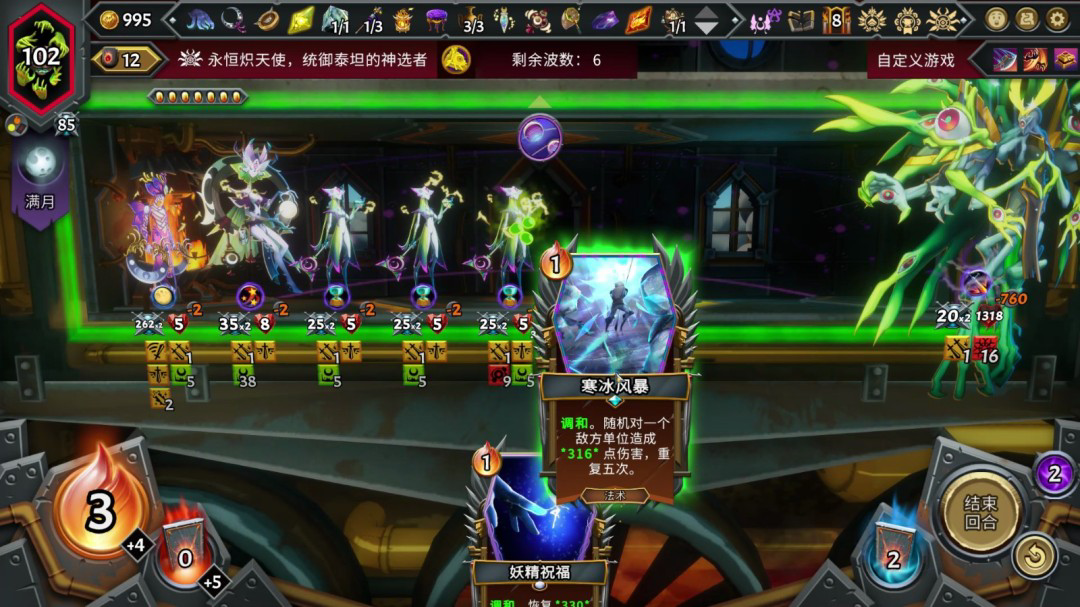Viewport: 1080px width, 607px height.
Task: Select the purple floor orb above the room
Action: pyautogui.click(x=540, y=137)
